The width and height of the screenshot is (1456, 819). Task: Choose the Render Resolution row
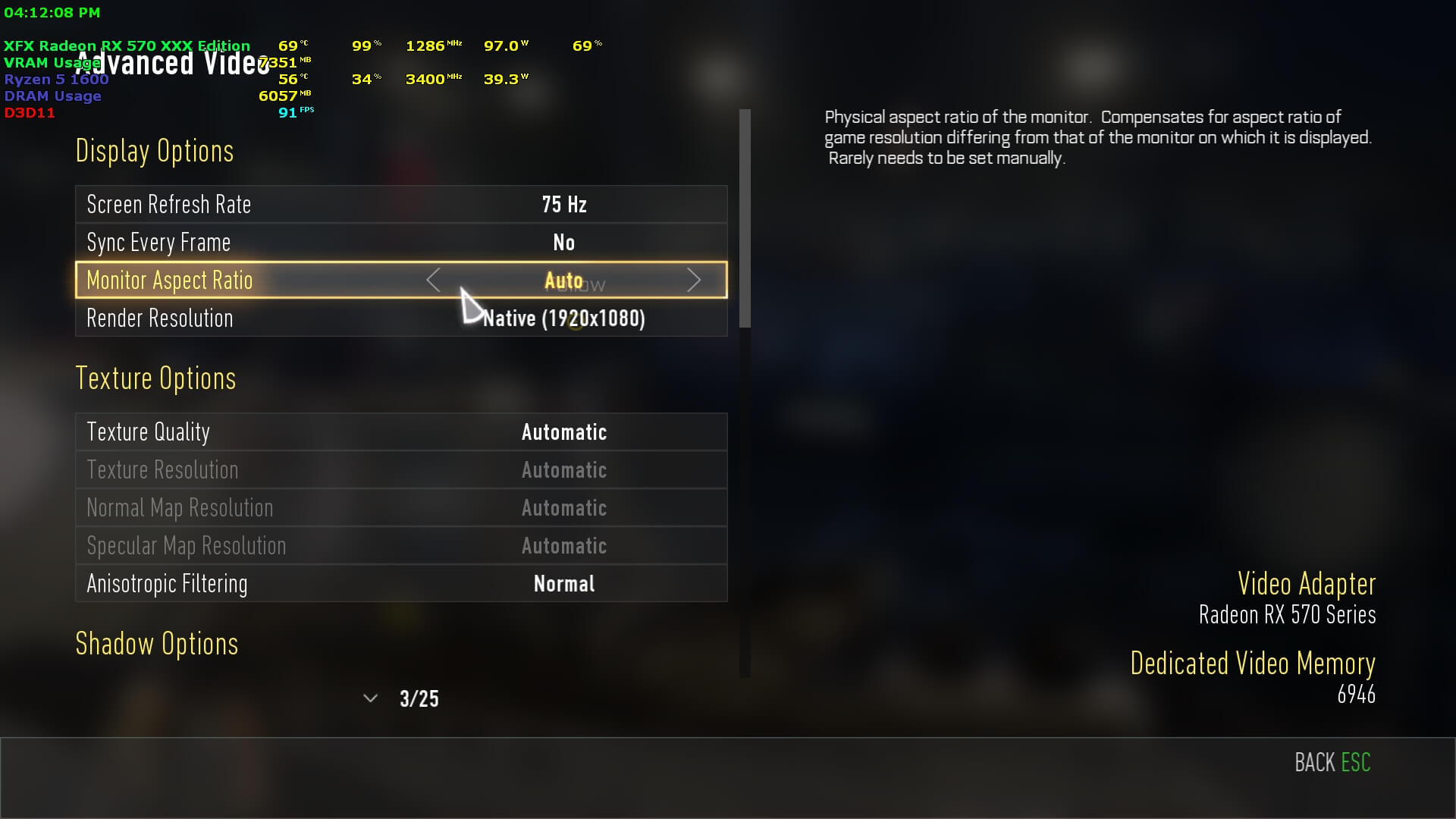400,318
